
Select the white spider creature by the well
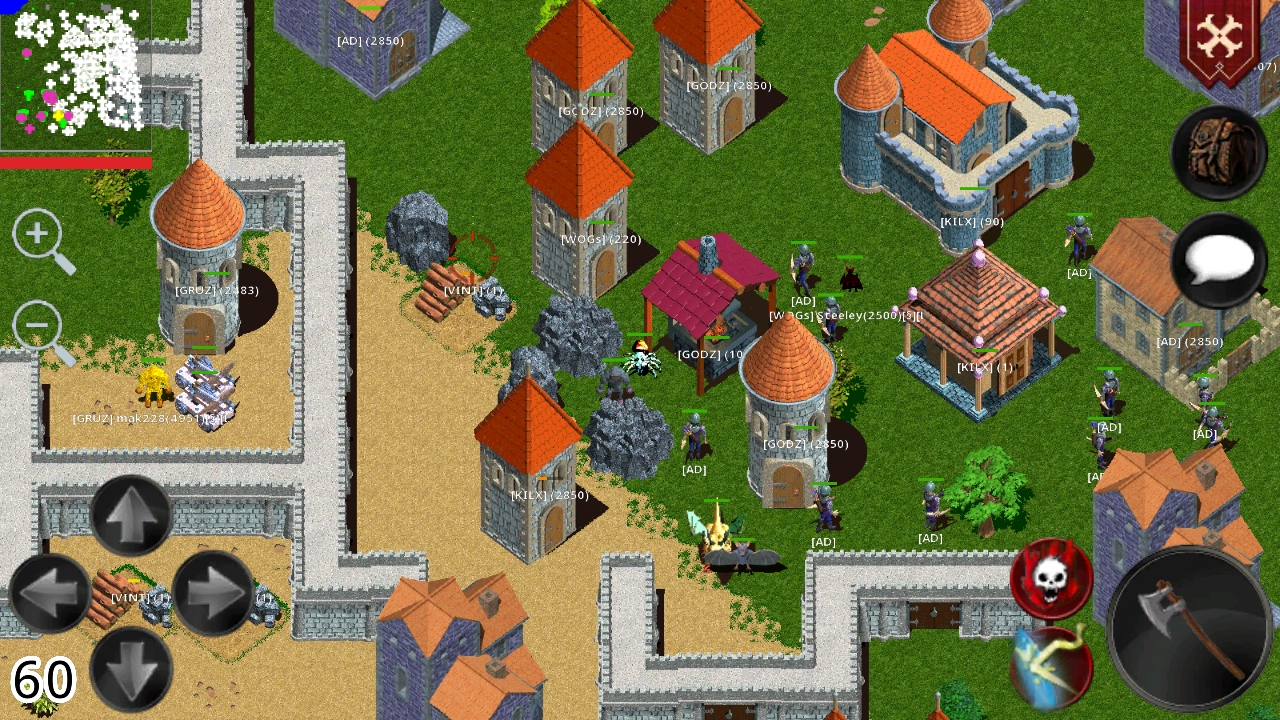[640, 362]
